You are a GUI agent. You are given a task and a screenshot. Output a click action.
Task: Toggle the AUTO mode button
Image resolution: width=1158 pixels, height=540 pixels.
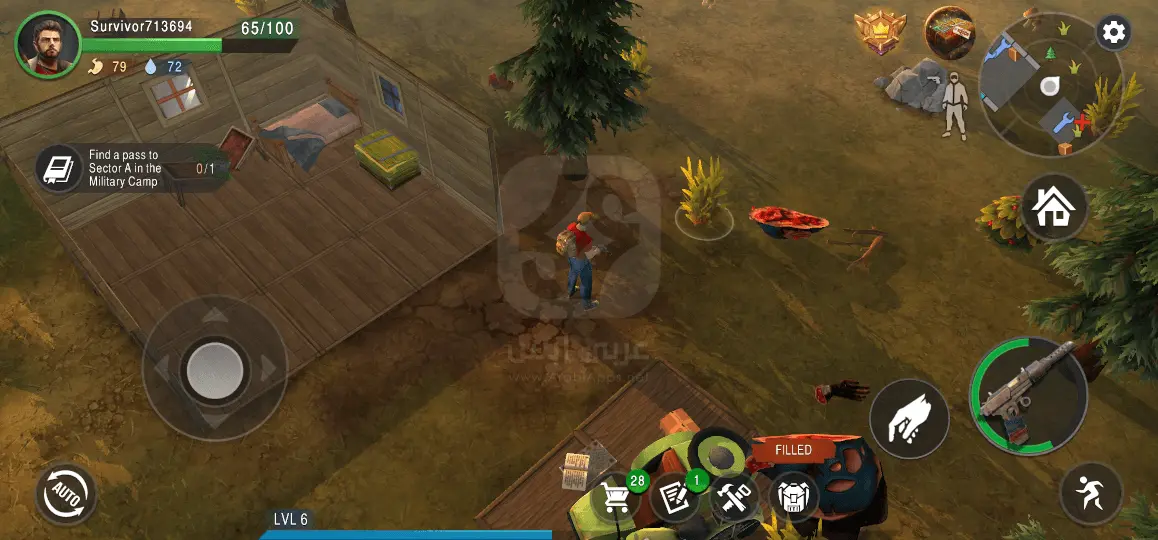click(x=66, y=494)
